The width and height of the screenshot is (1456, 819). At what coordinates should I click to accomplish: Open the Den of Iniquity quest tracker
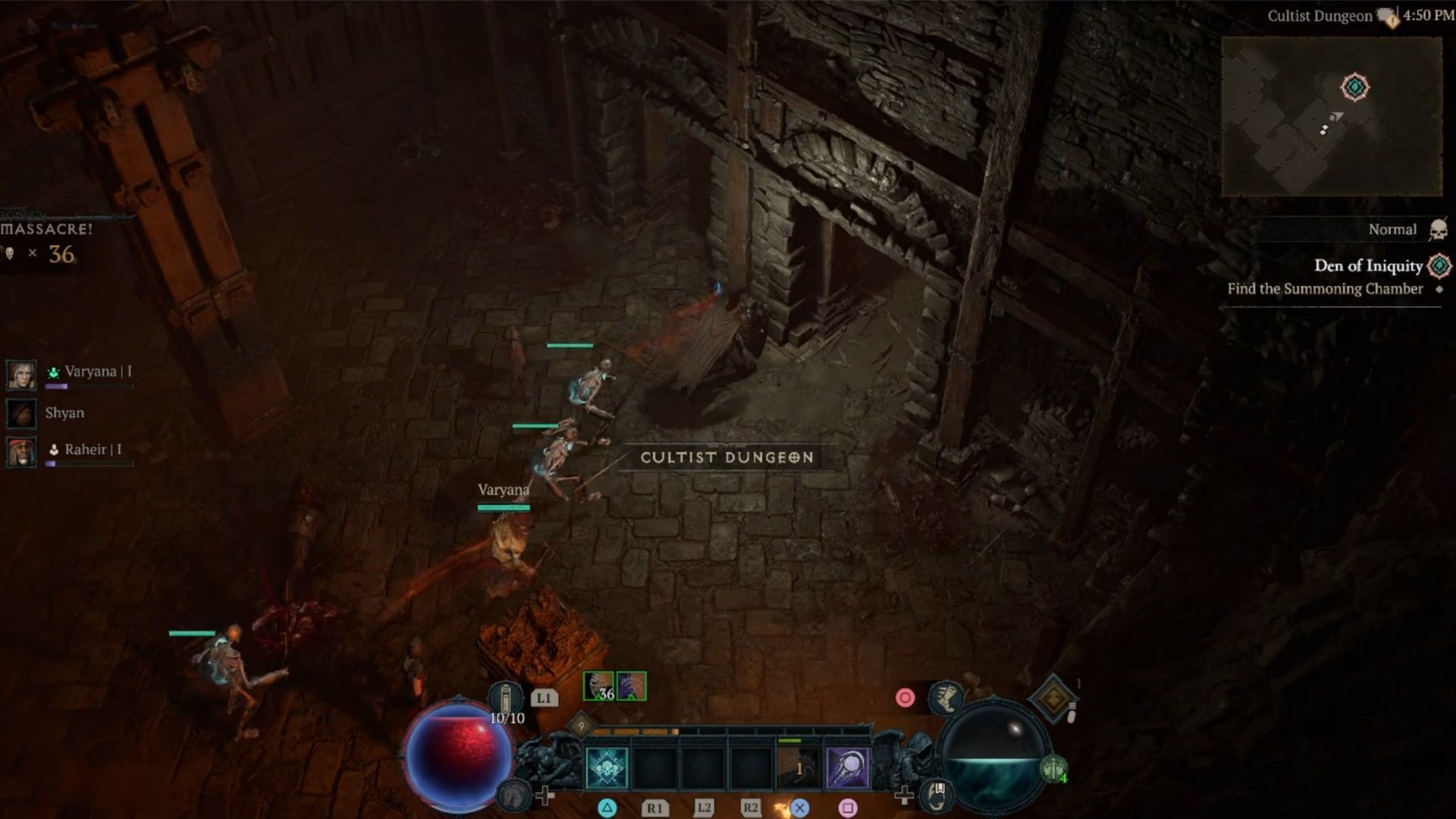[1367, 265]
